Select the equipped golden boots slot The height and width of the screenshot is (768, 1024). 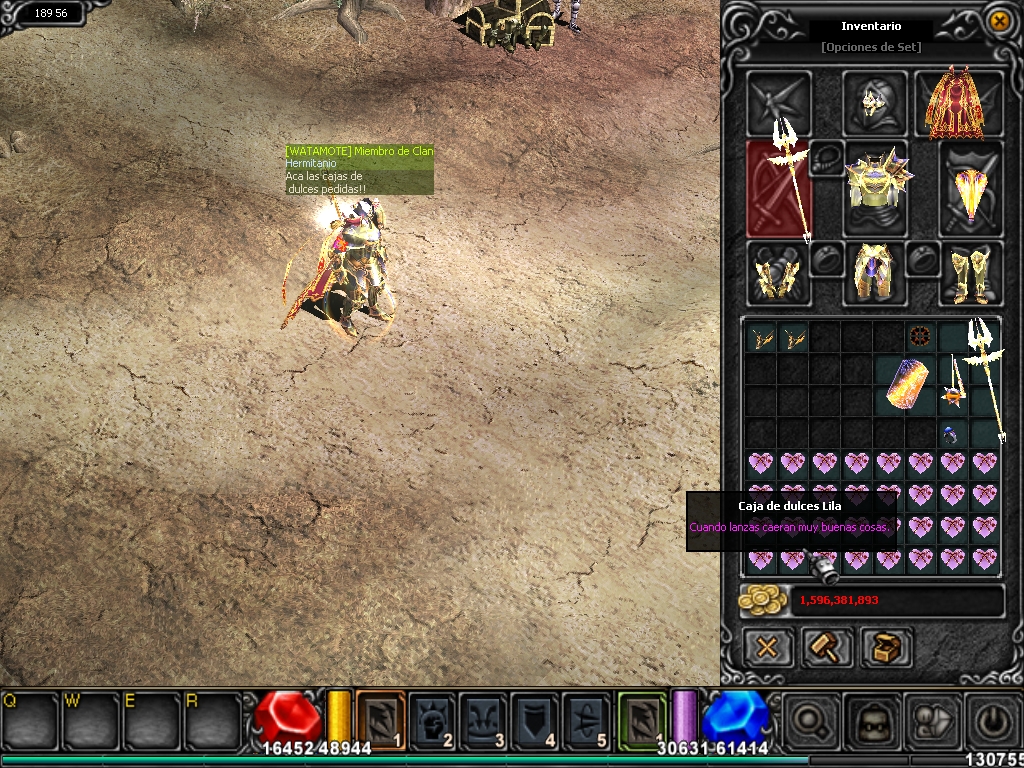point(971,274)
